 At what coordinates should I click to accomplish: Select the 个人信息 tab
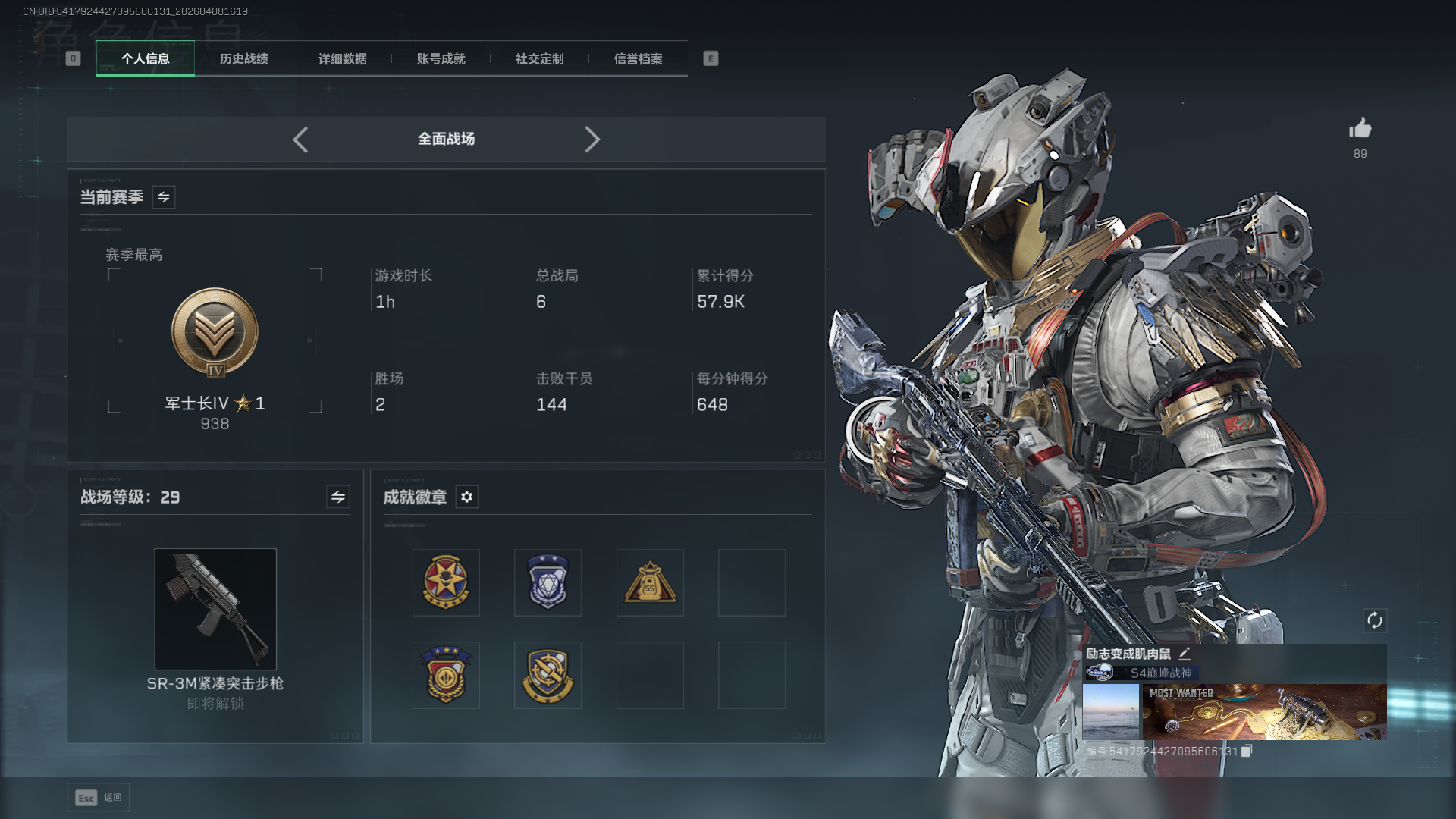coord(146,59)
